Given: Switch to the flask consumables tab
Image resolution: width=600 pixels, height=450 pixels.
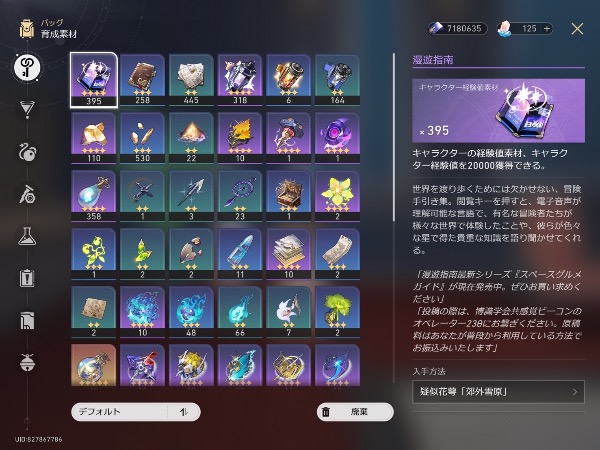Looking at the screenshot, I should (x=27, y=236).
